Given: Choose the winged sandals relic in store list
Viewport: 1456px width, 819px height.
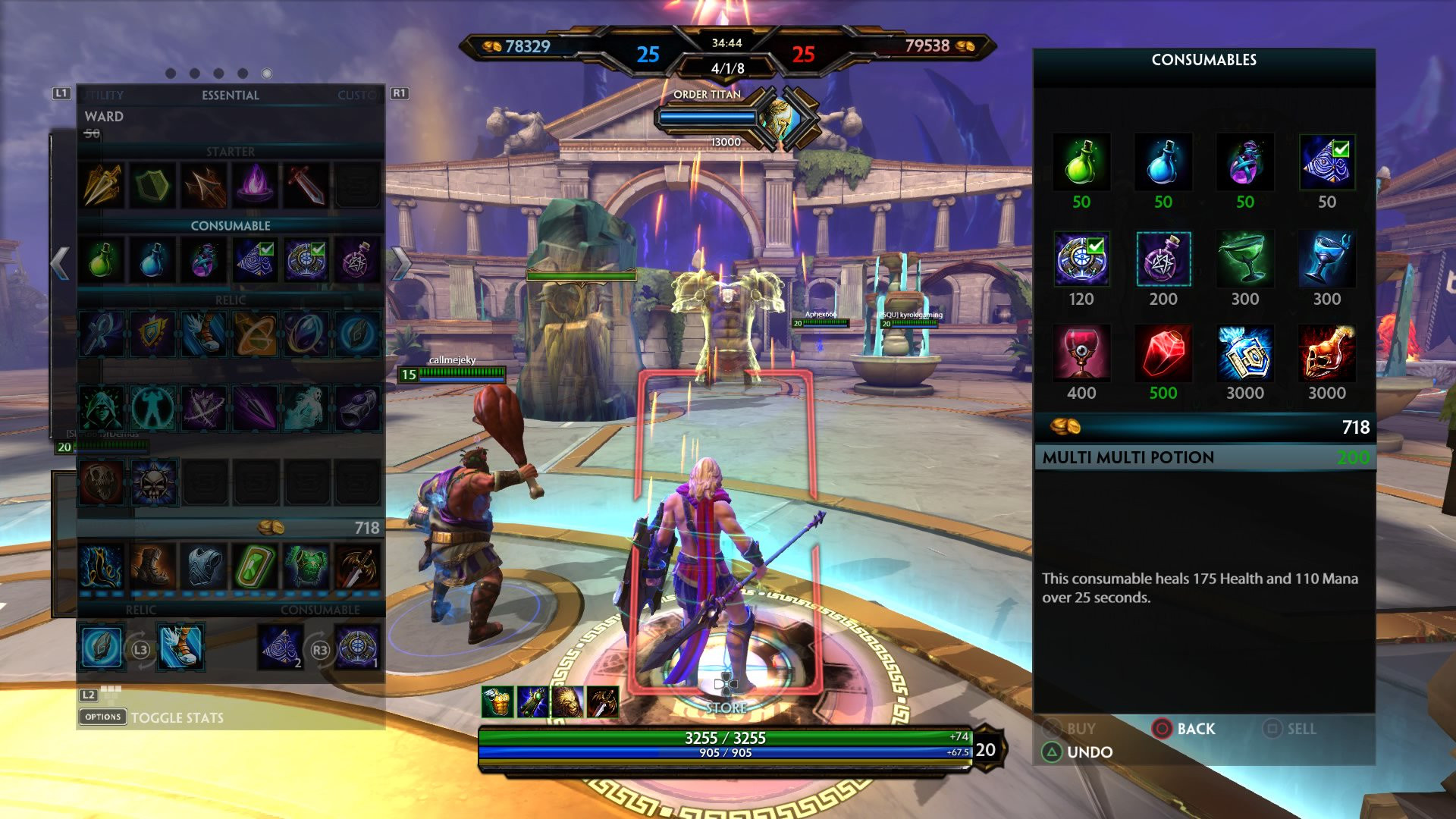Looking at the screenshot, I should (x=203, y=334).
